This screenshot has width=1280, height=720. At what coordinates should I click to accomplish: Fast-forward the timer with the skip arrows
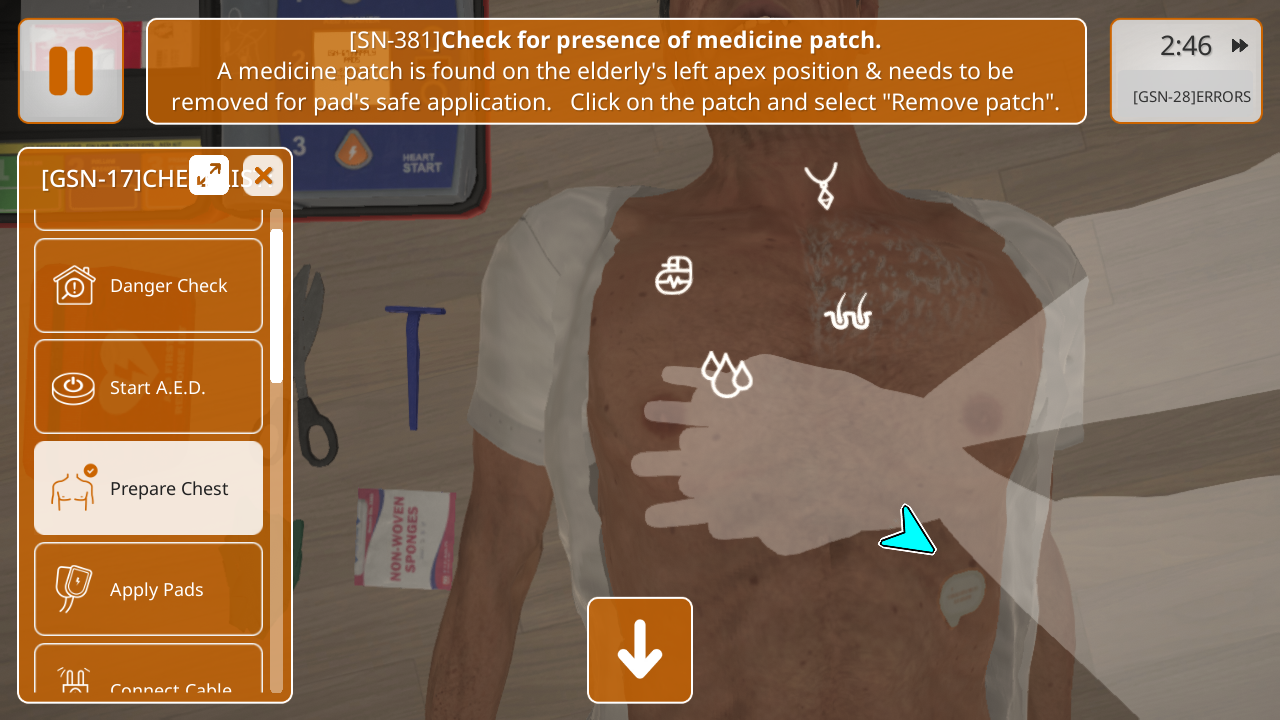pyautogui.click(x=1240, y=45)
